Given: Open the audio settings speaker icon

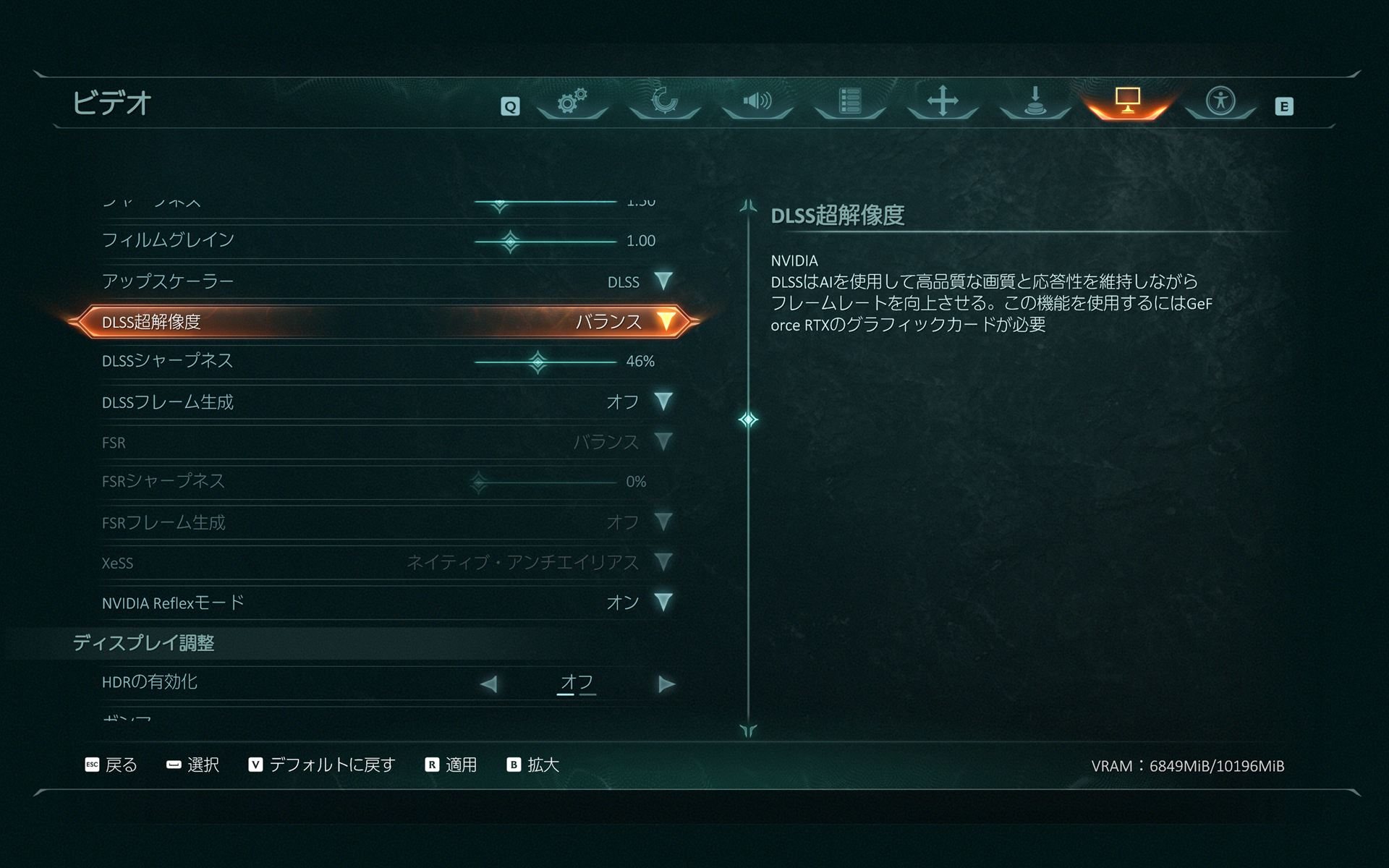Looking at the screenshot, I should point(756,103).
